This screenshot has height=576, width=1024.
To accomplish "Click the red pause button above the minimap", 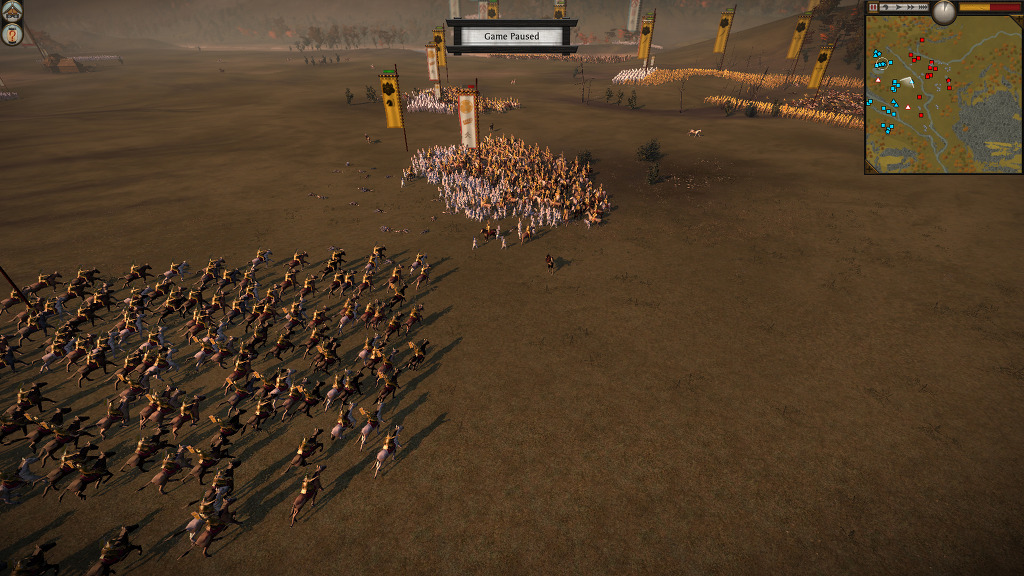I will tap(873, 7).
